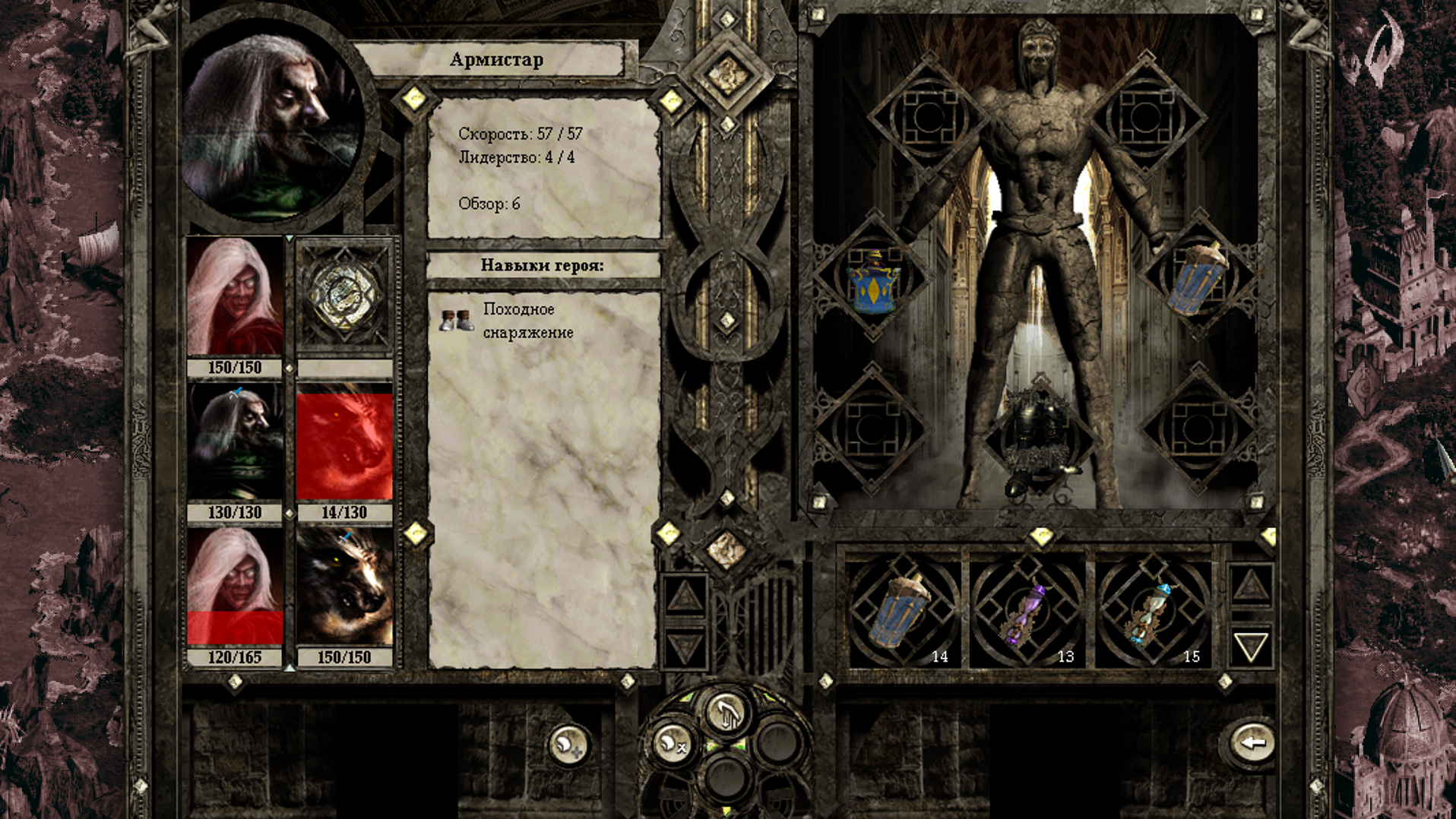Pick the blue potion with count 14

tap(904, 612)
